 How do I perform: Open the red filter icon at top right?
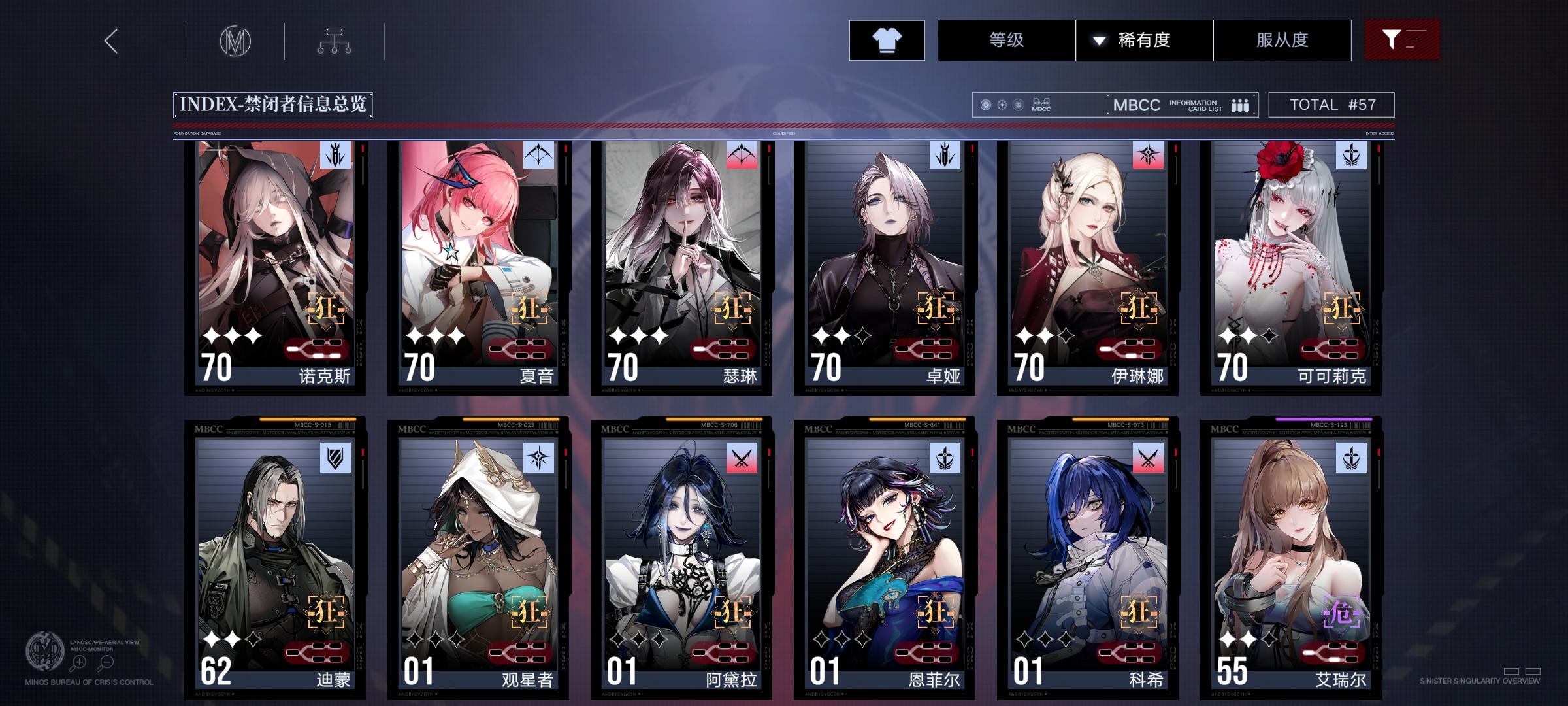point(1402,40)
